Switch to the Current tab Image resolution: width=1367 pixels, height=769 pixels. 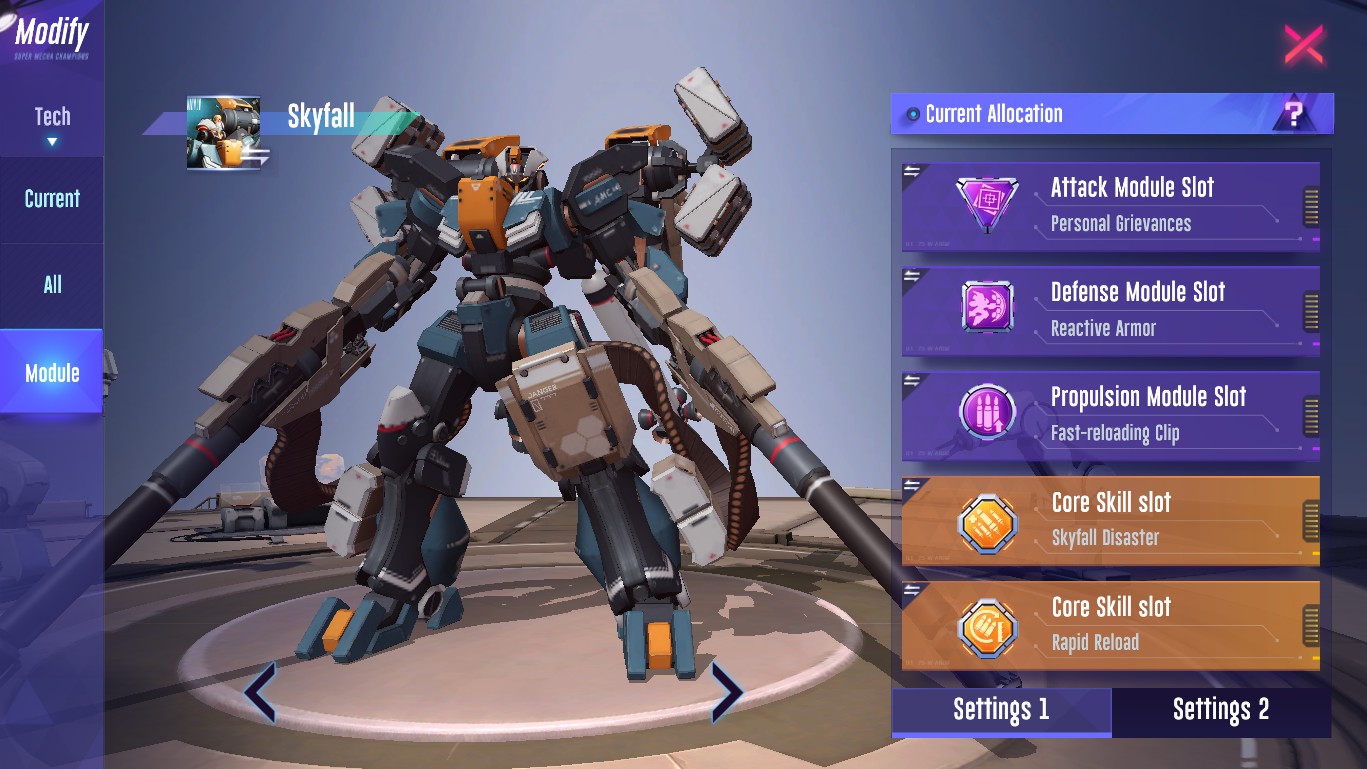tap(52, 198)
